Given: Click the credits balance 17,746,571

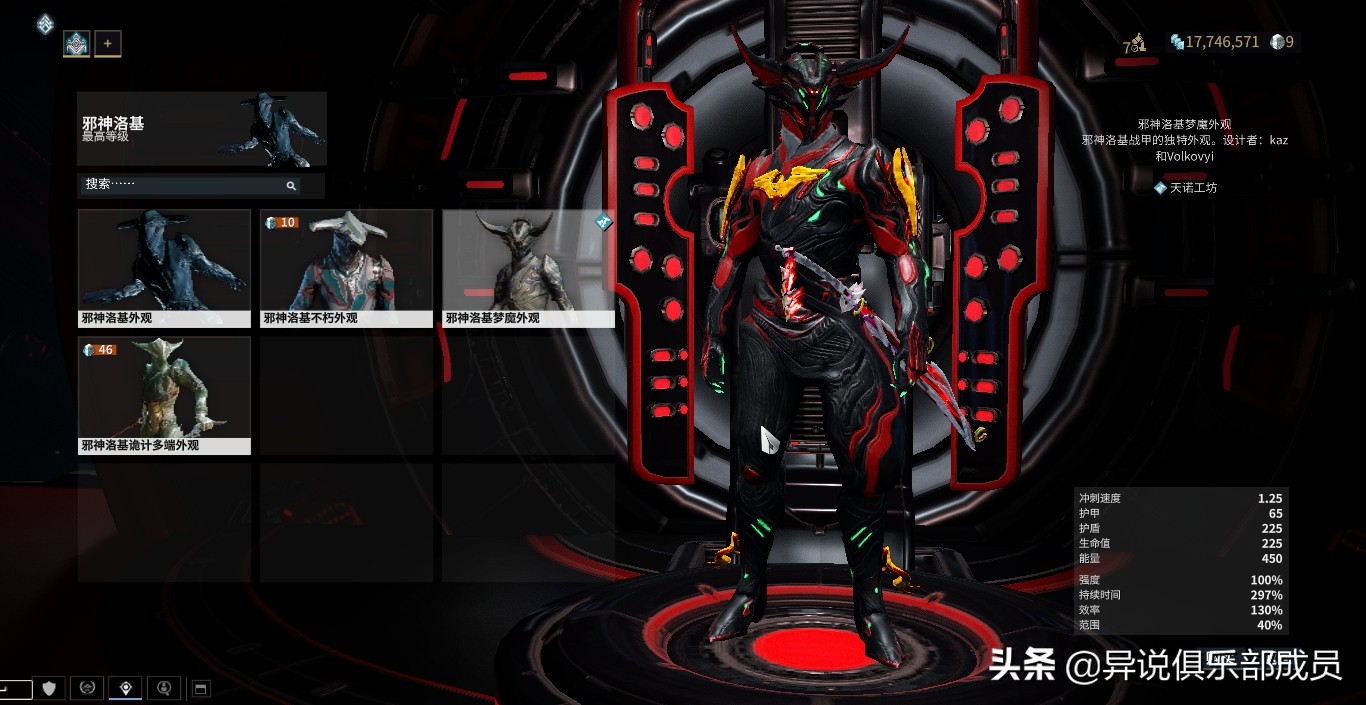Looking at the screenshot, I should [x=1215, y=42].
